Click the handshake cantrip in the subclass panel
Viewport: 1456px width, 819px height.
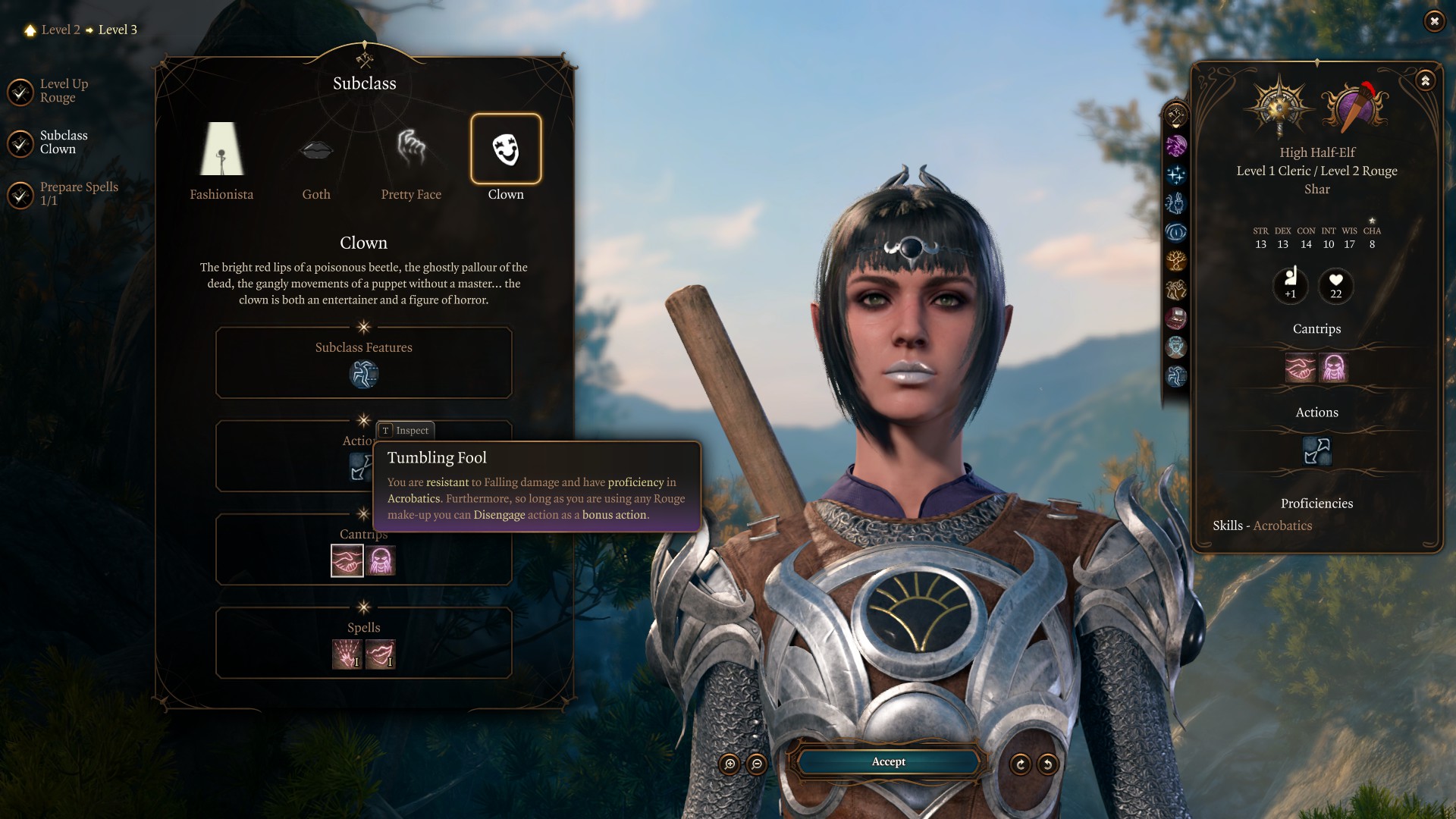tap(347, 561)
